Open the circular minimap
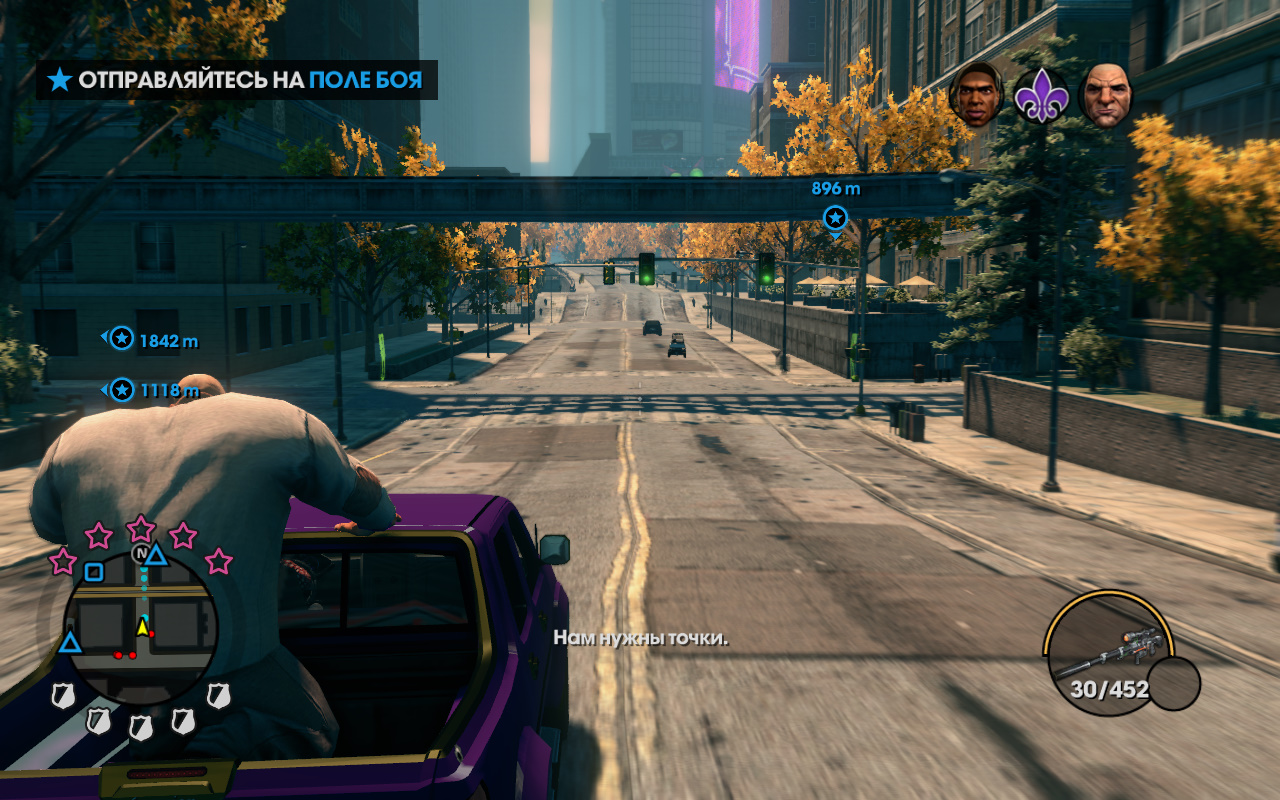The height and width of the screenshot is (800, 1280). point(141,628)
